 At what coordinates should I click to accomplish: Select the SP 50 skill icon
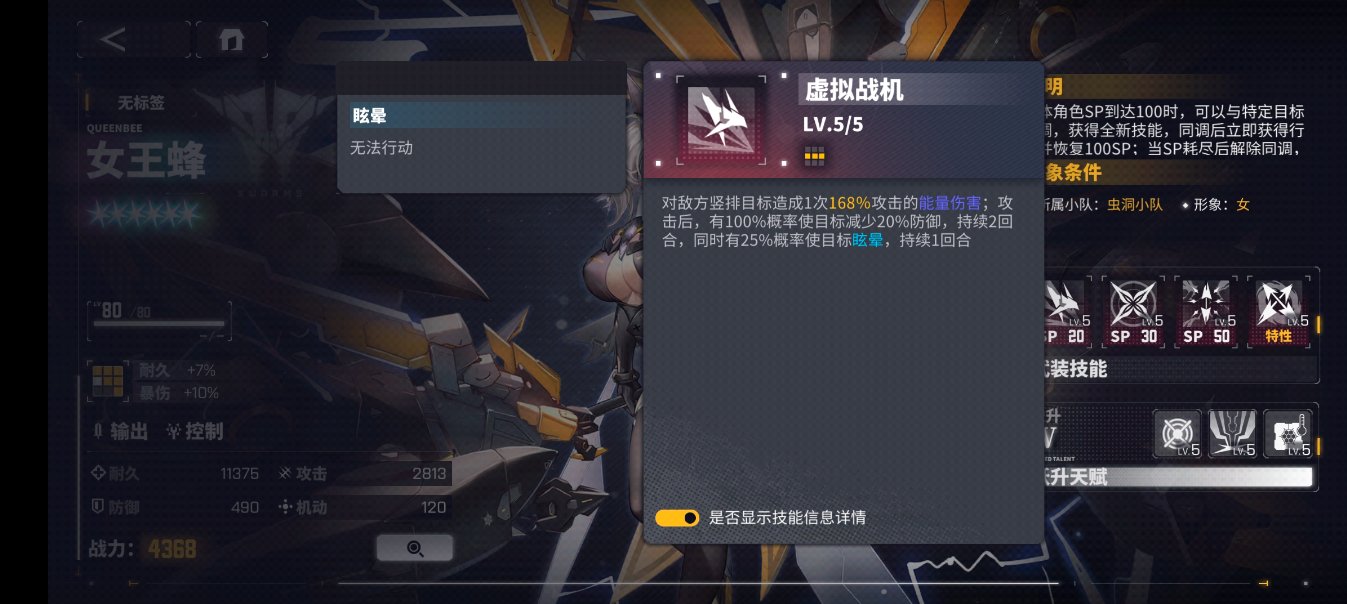click(1208, 312)
